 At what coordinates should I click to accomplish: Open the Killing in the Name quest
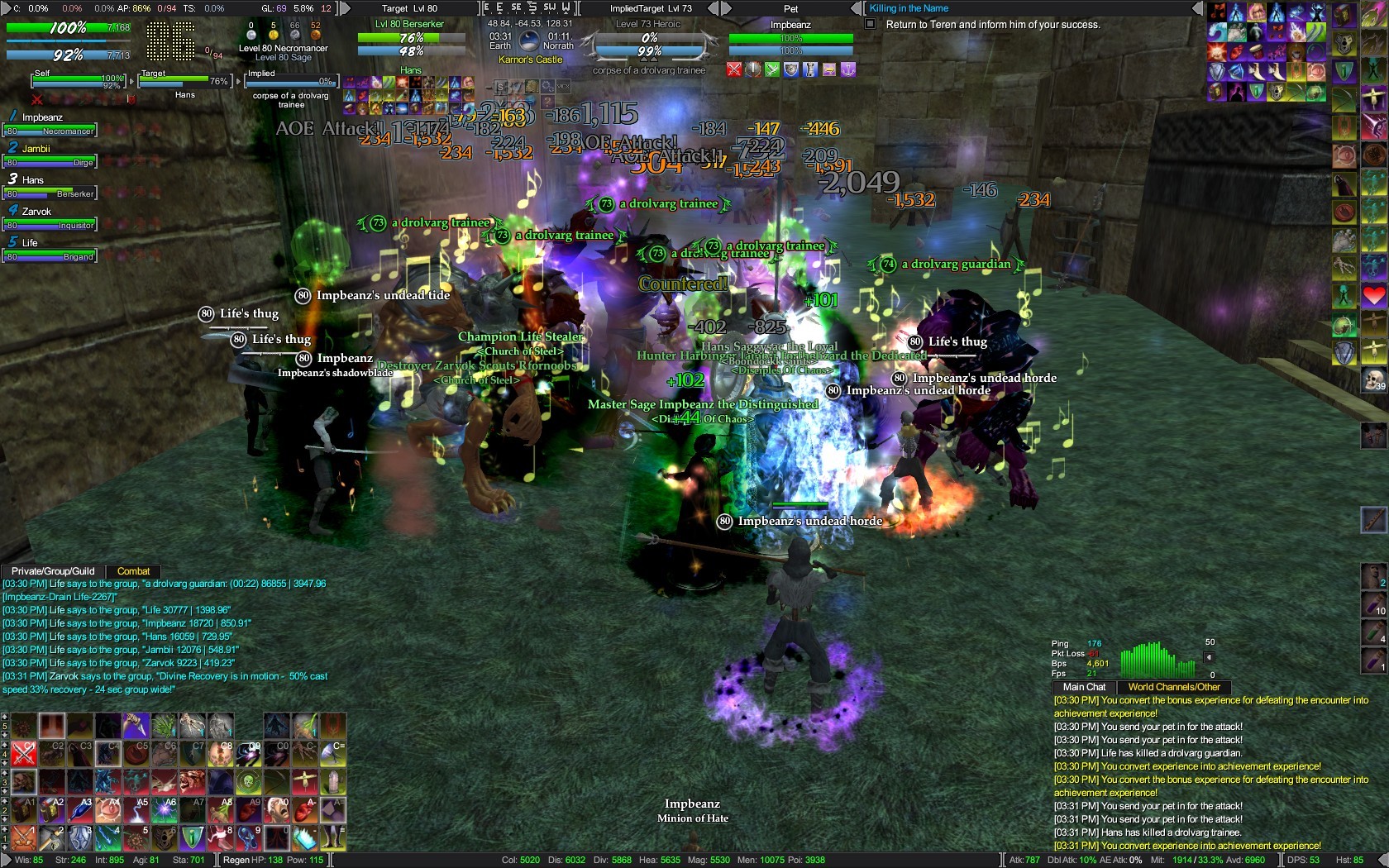point(909,8)
